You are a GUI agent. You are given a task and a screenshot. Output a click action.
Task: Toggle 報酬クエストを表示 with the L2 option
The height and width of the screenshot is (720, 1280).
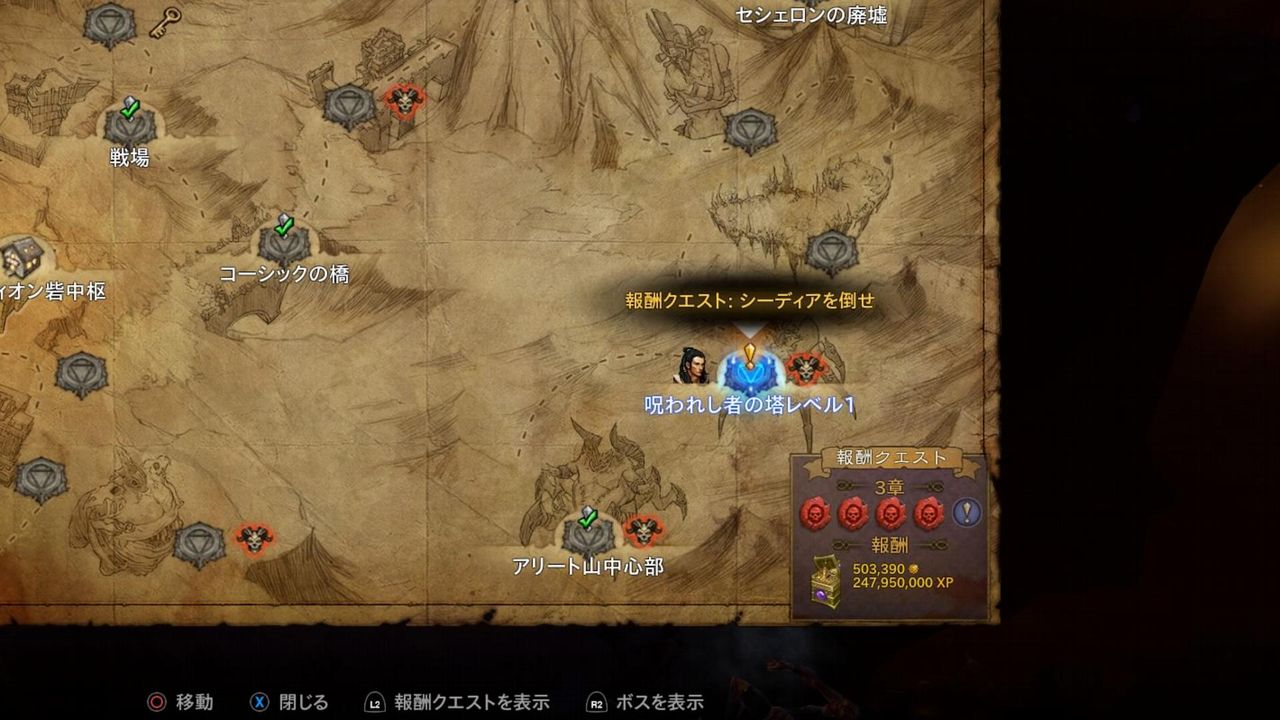pos(473,702)
